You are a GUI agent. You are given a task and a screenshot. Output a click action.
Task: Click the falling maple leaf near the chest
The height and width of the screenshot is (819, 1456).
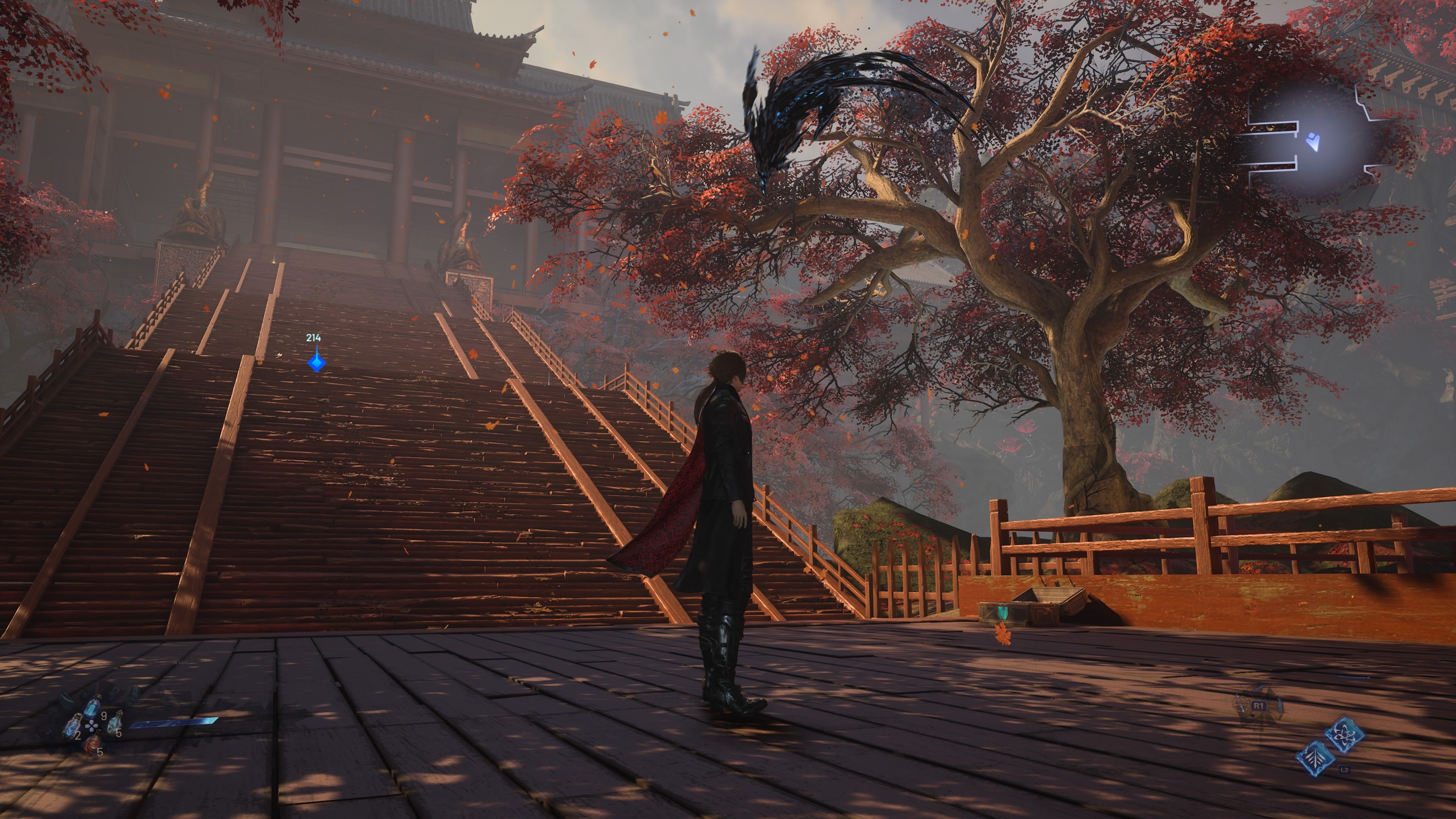(1003, 636)
